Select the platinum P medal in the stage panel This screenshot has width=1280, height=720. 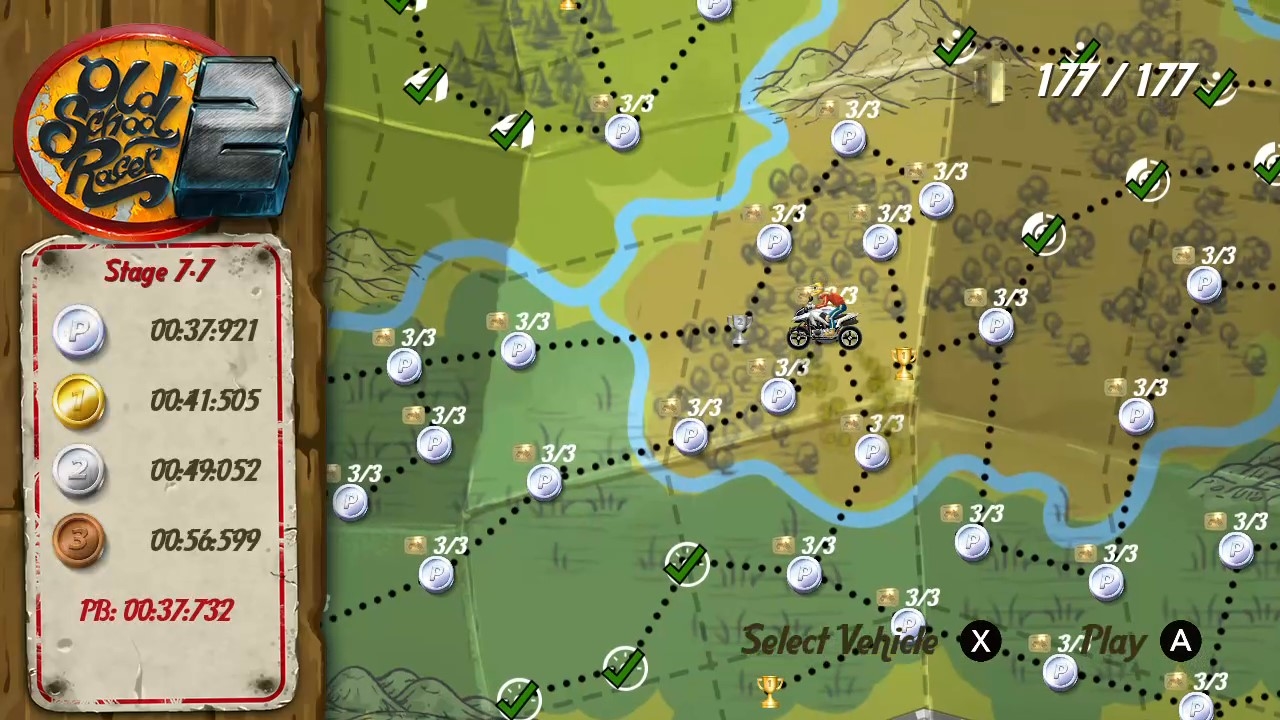click(x=79, y=331)
